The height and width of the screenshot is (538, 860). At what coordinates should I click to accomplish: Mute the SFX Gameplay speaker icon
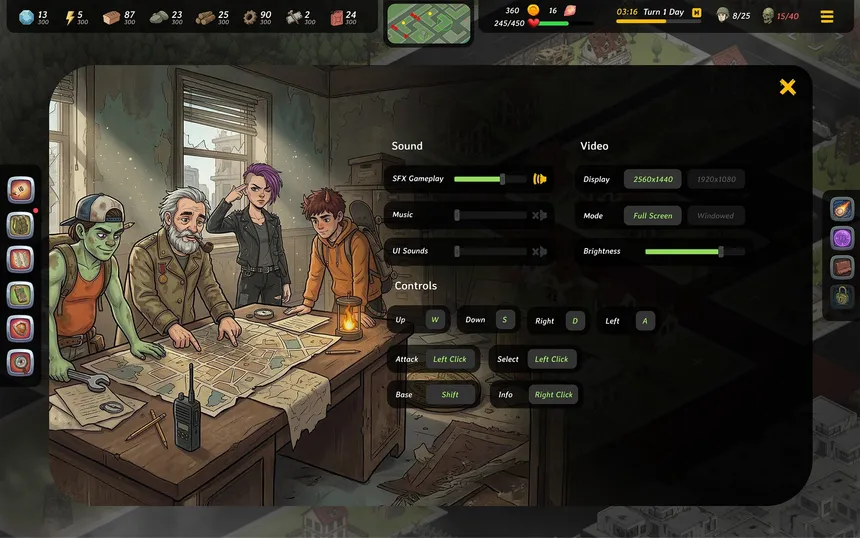540,179
